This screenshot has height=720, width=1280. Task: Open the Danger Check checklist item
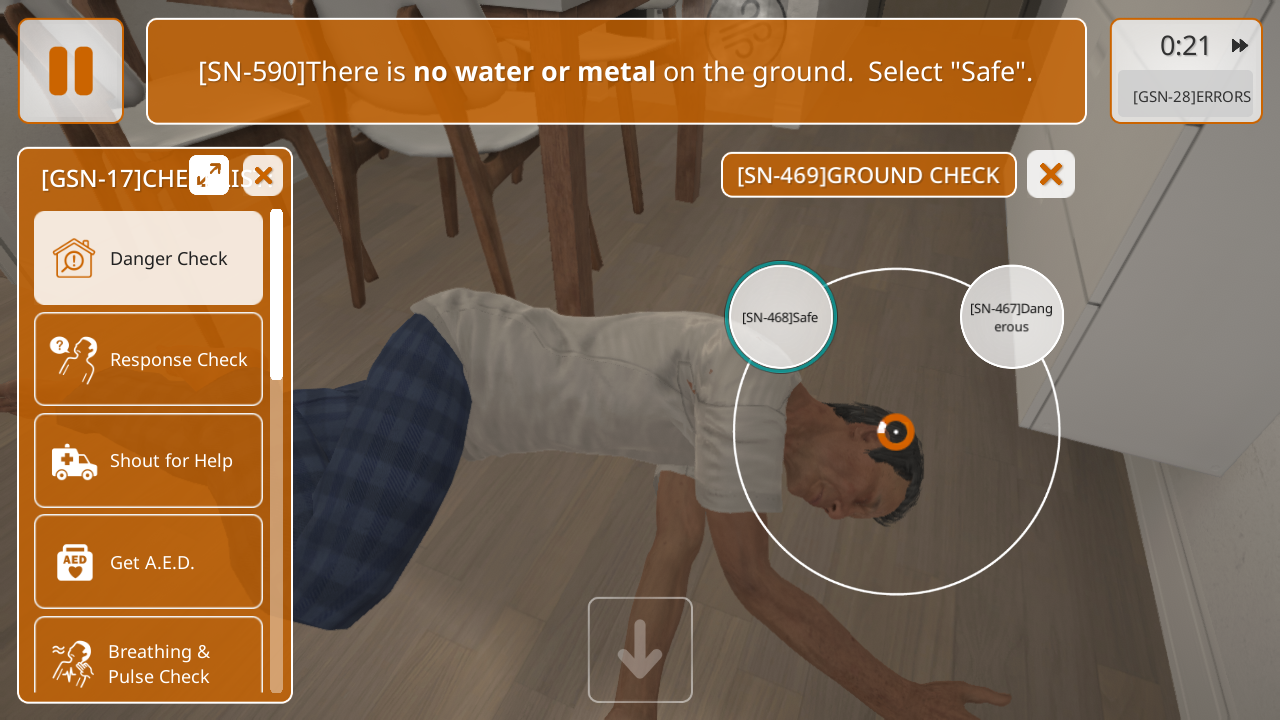(149, 258)
